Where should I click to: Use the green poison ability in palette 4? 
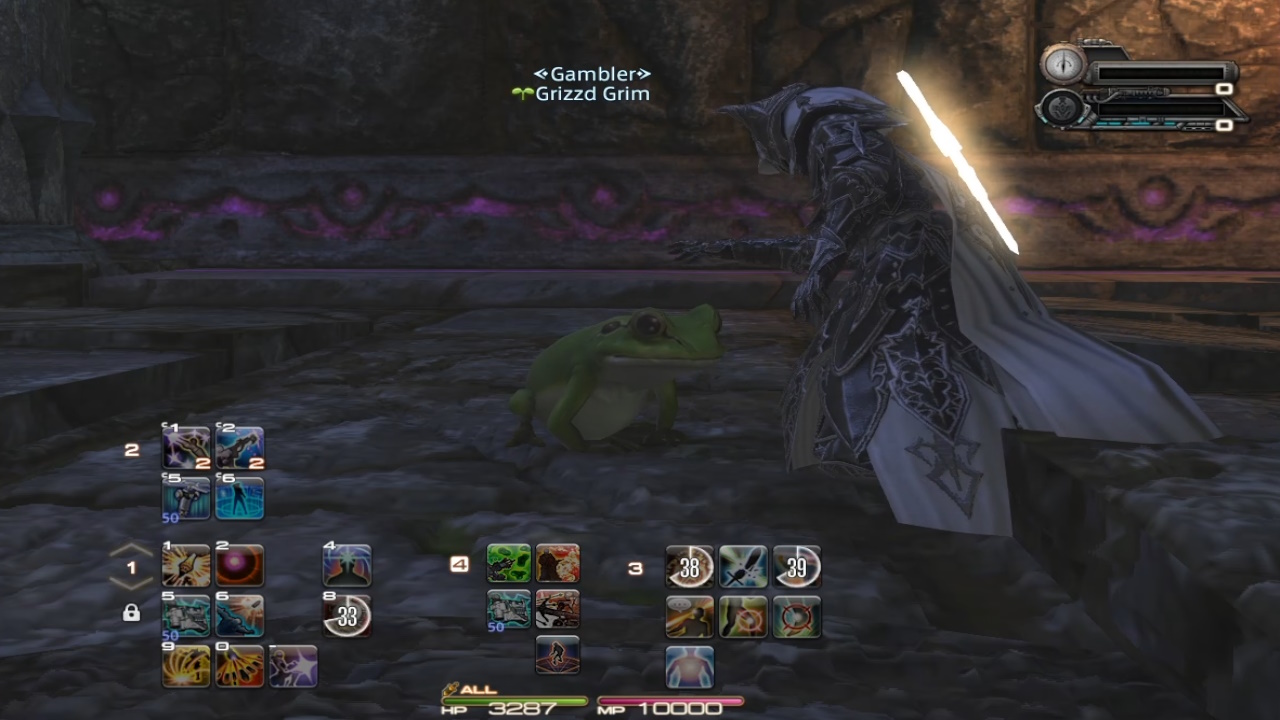point(508,562)
